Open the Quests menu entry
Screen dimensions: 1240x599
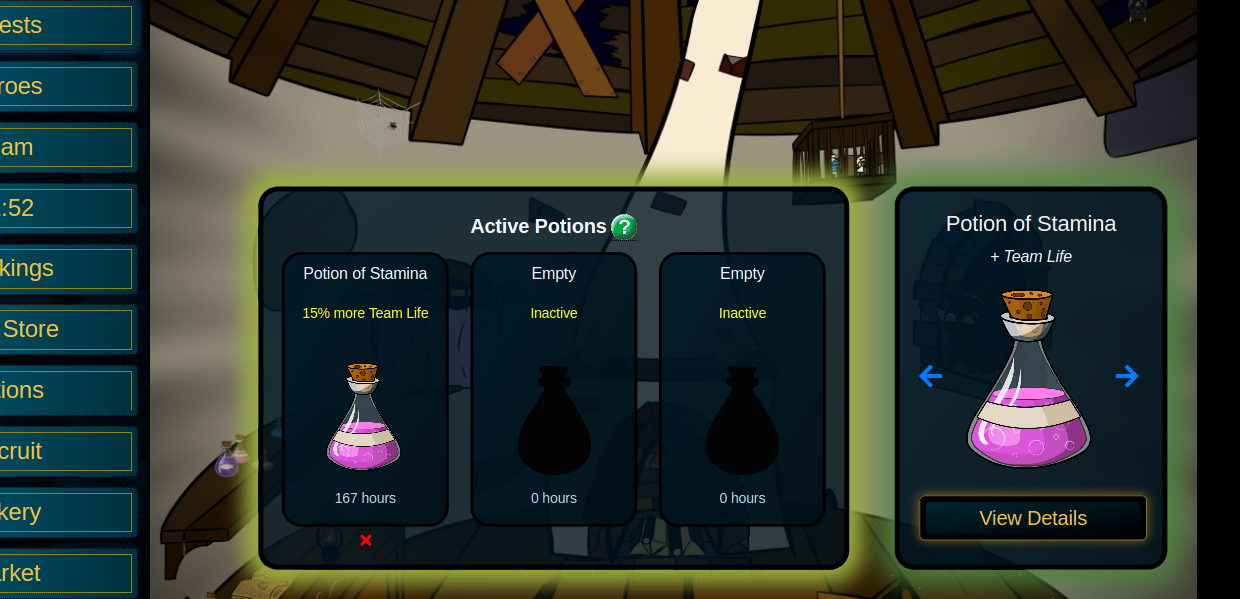tap(65, 25)
